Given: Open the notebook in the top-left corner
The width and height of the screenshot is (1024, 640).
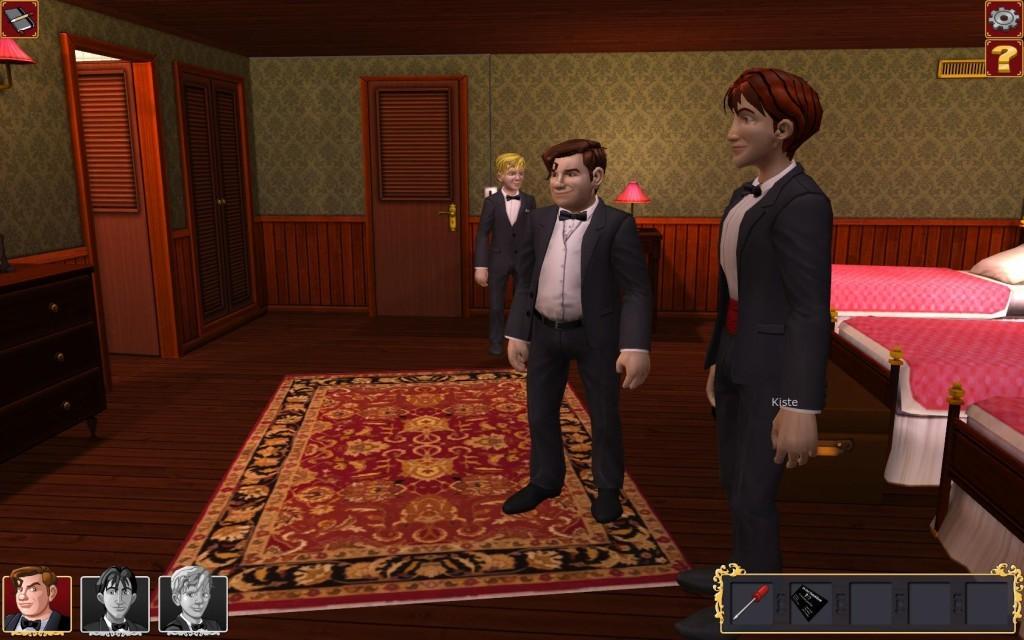Looking at the screenshot, I should click(19, 18).
